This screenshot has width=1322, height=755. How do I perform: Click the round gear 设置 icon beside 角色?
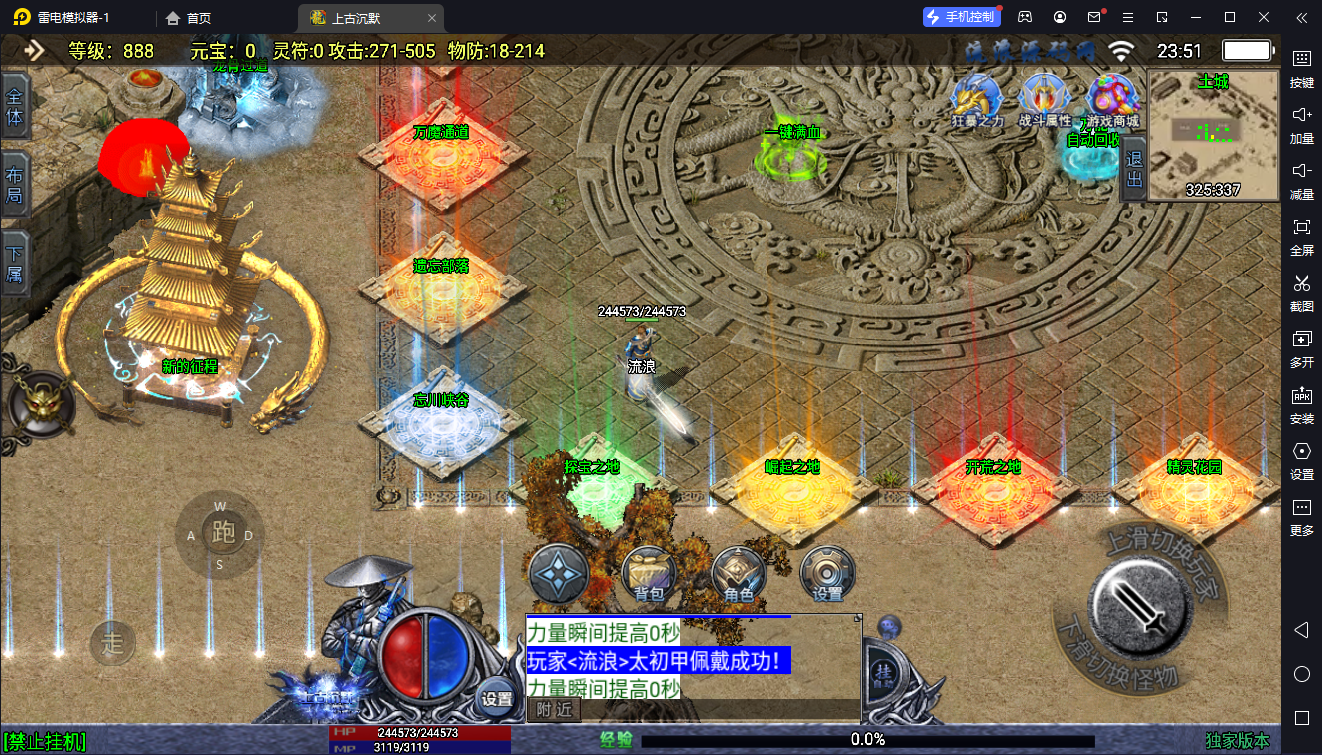[827, 574]
